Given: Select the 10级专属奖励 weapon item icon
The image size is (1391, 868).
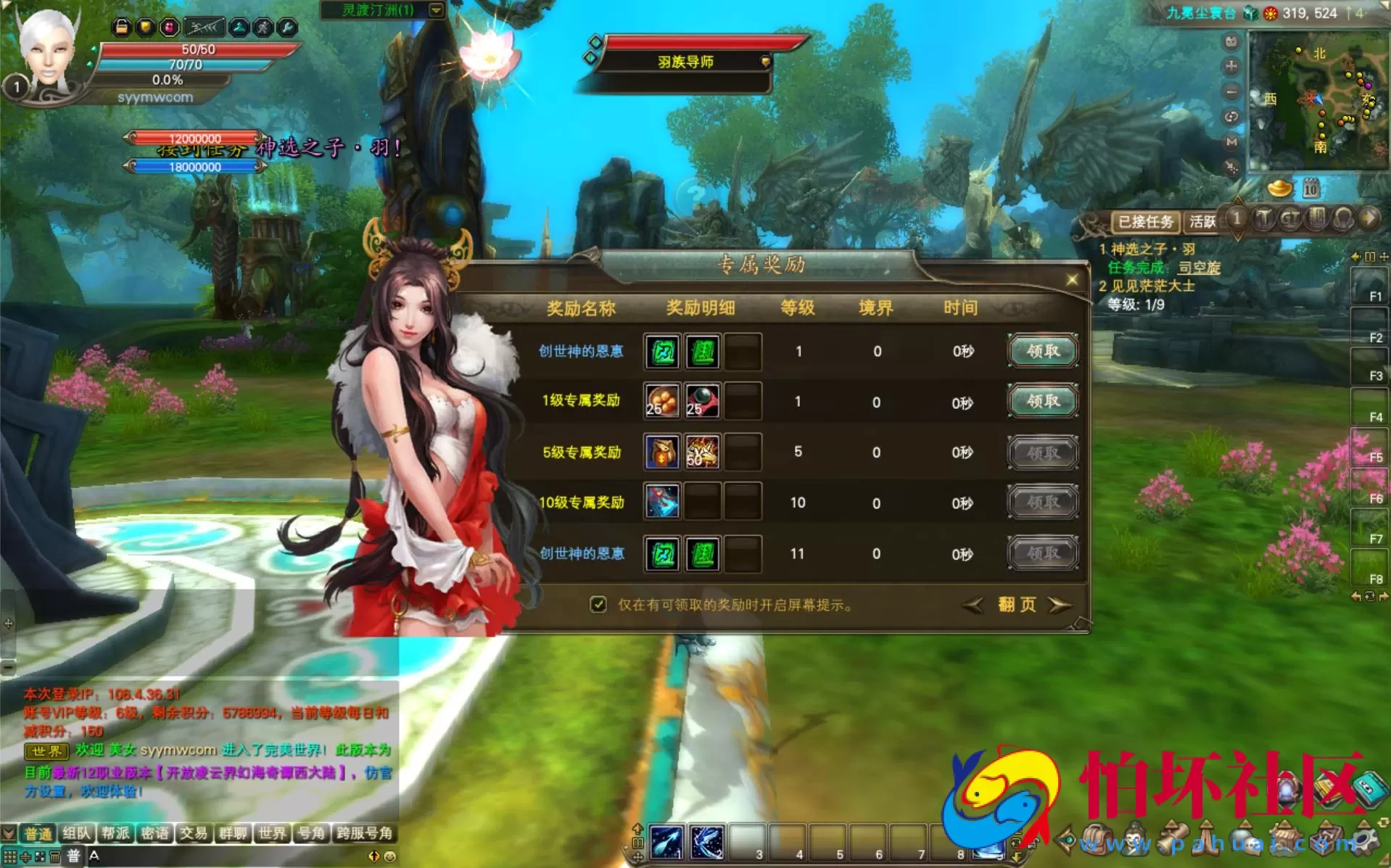Looking at the screenshot, I should point(662,502).
